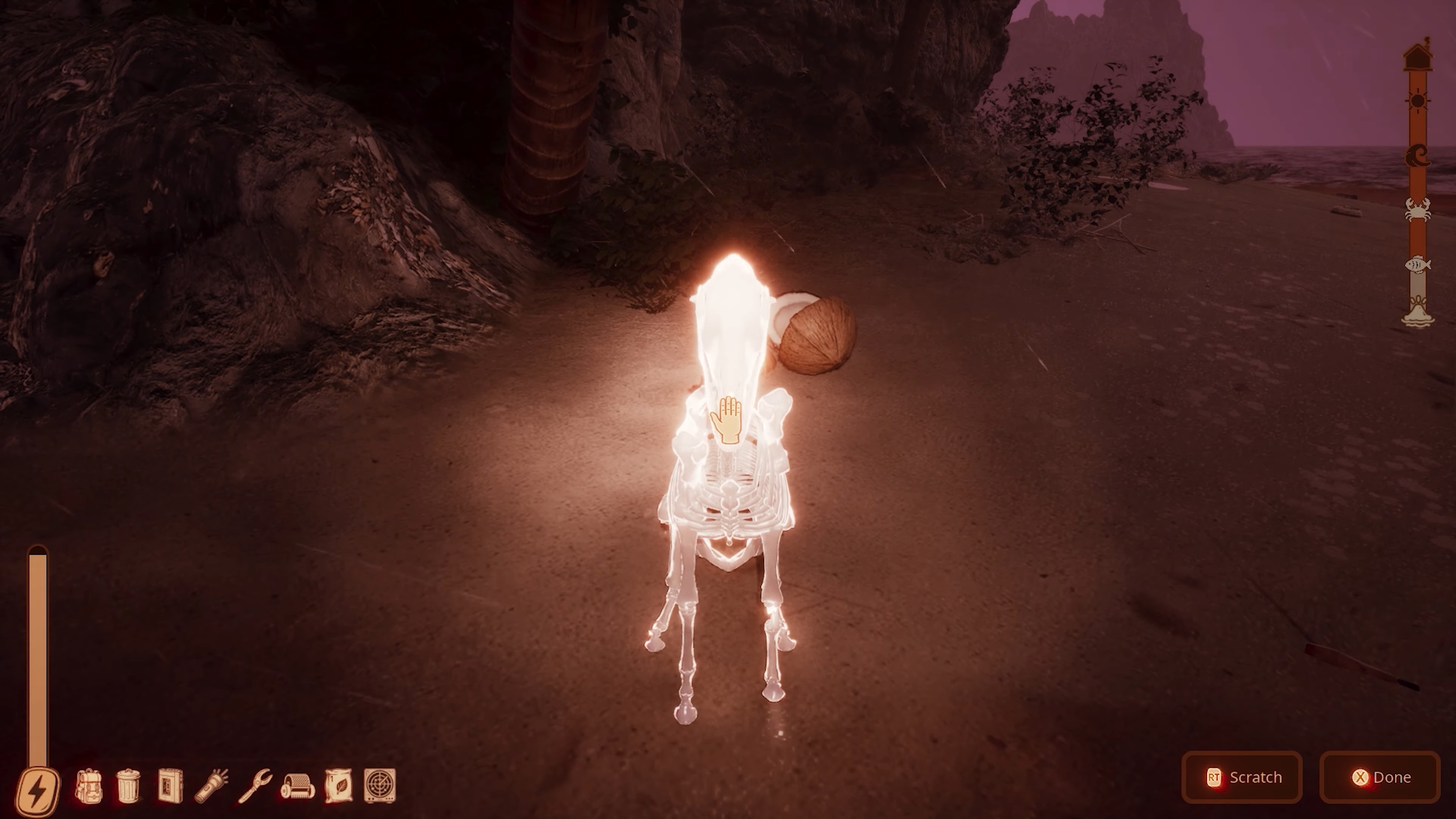Click the coconut beside the skeleton
The image size is (1456, 819).
[x=816, y=334]
